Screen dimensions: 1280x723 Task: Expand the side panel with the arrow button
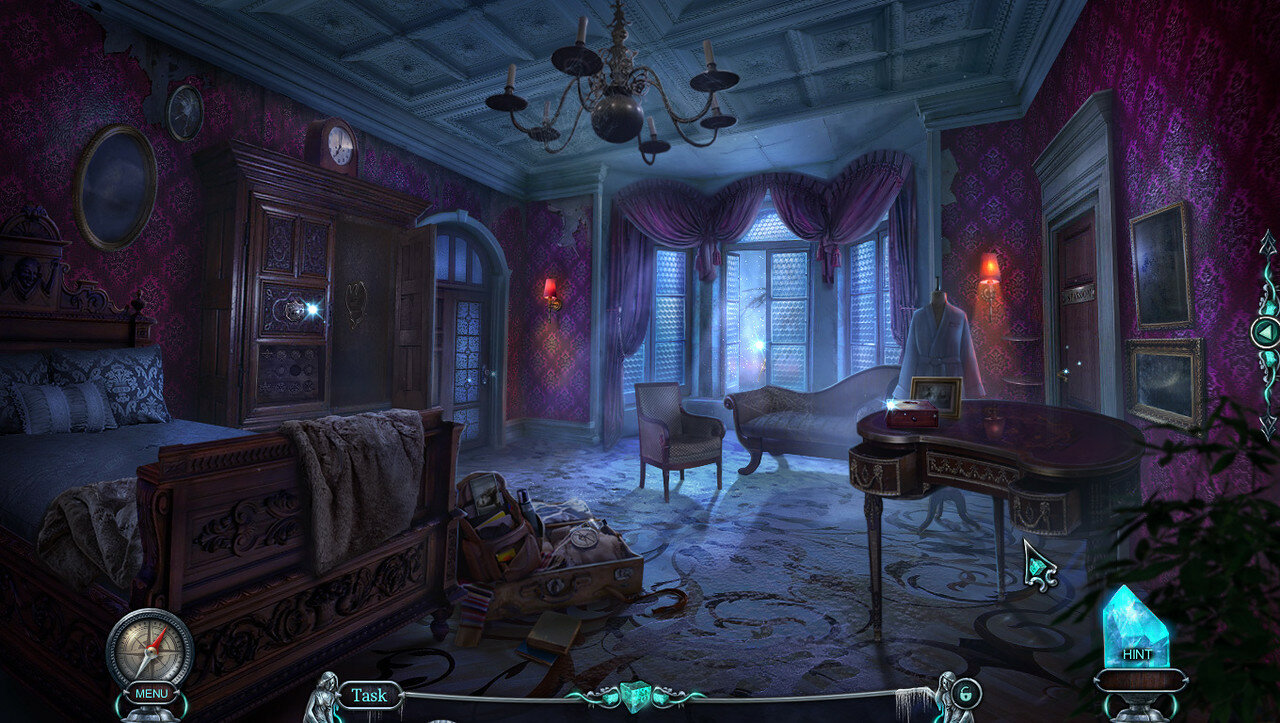pos(1266,332)
